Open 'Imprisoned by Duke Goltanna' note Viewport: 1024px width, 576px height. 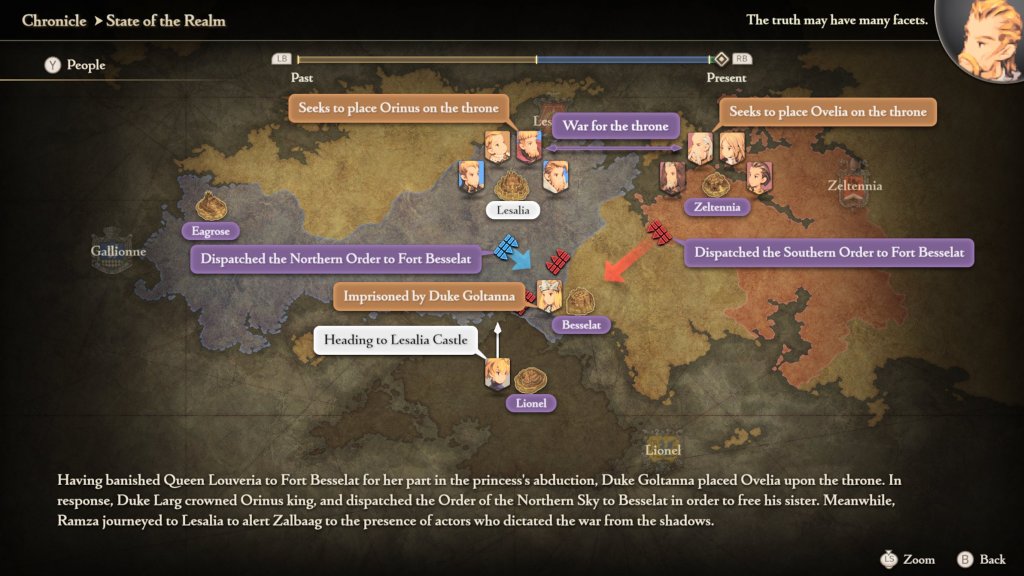pos(429,296)
